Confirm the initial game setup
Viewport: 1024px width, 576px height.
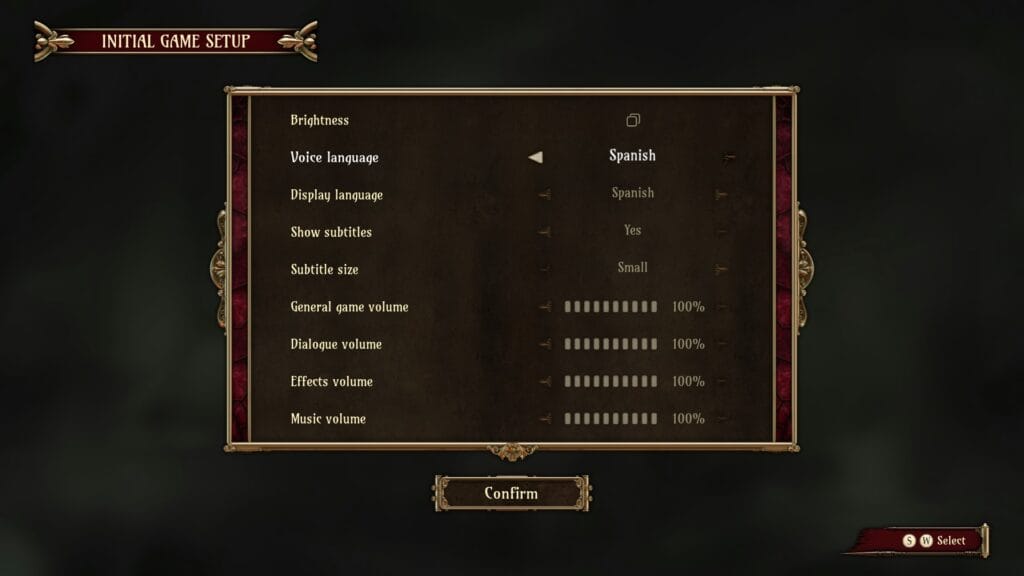[x=511, y=493]
